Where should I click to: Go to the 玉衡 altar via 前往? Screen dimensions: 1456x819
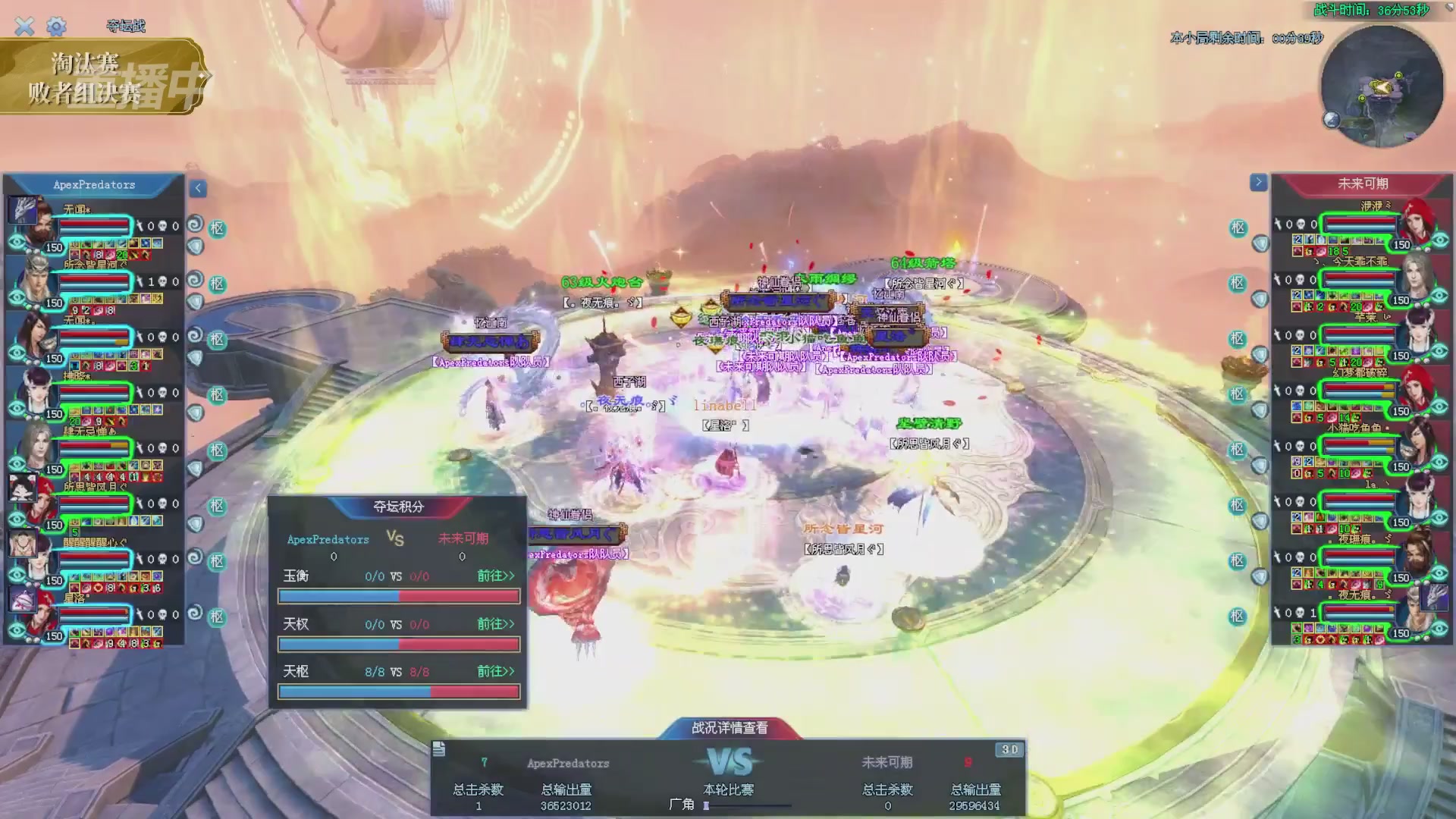click(x=495, y=576)
